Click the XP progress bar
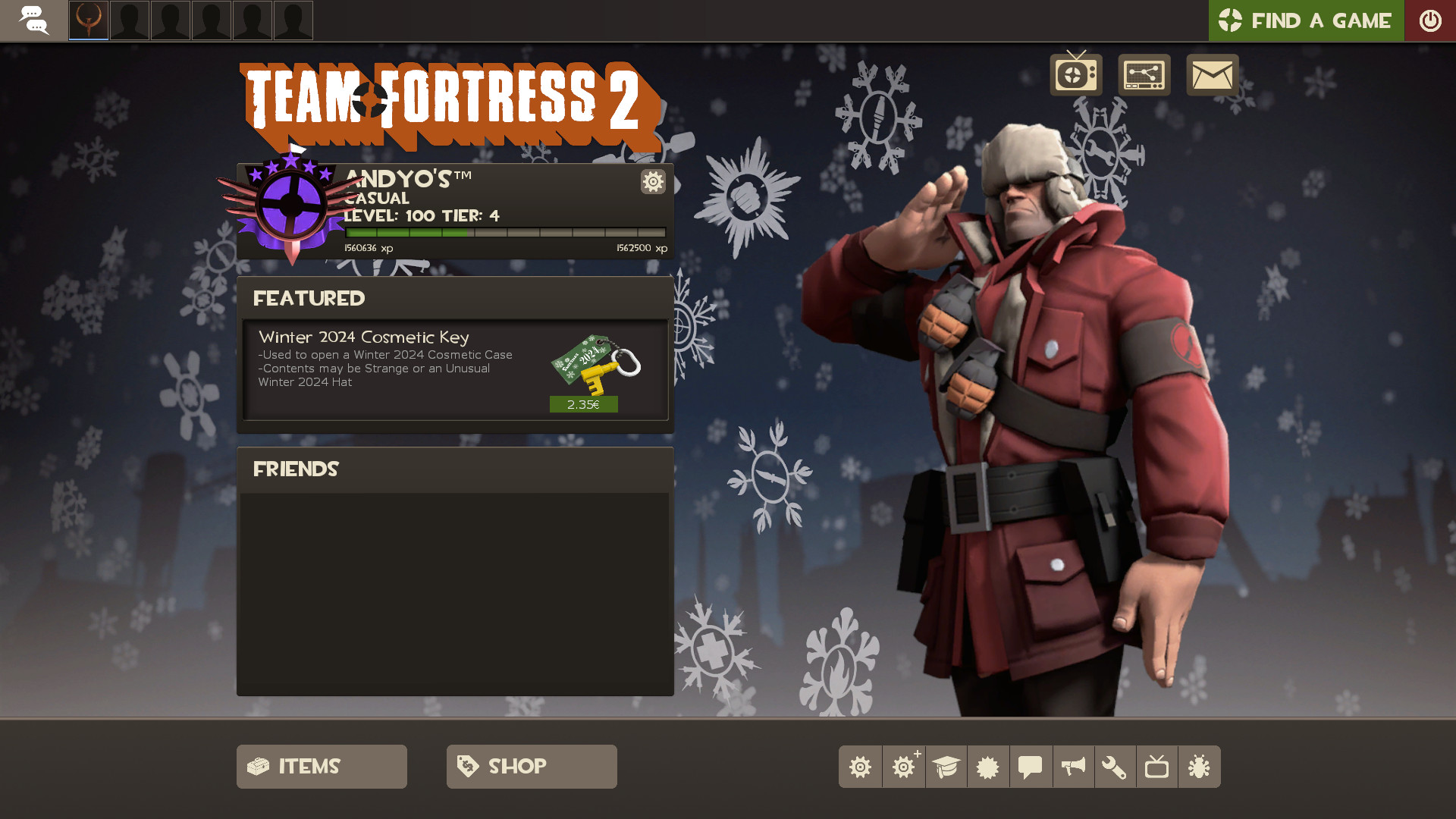 (x=503, y=233)
